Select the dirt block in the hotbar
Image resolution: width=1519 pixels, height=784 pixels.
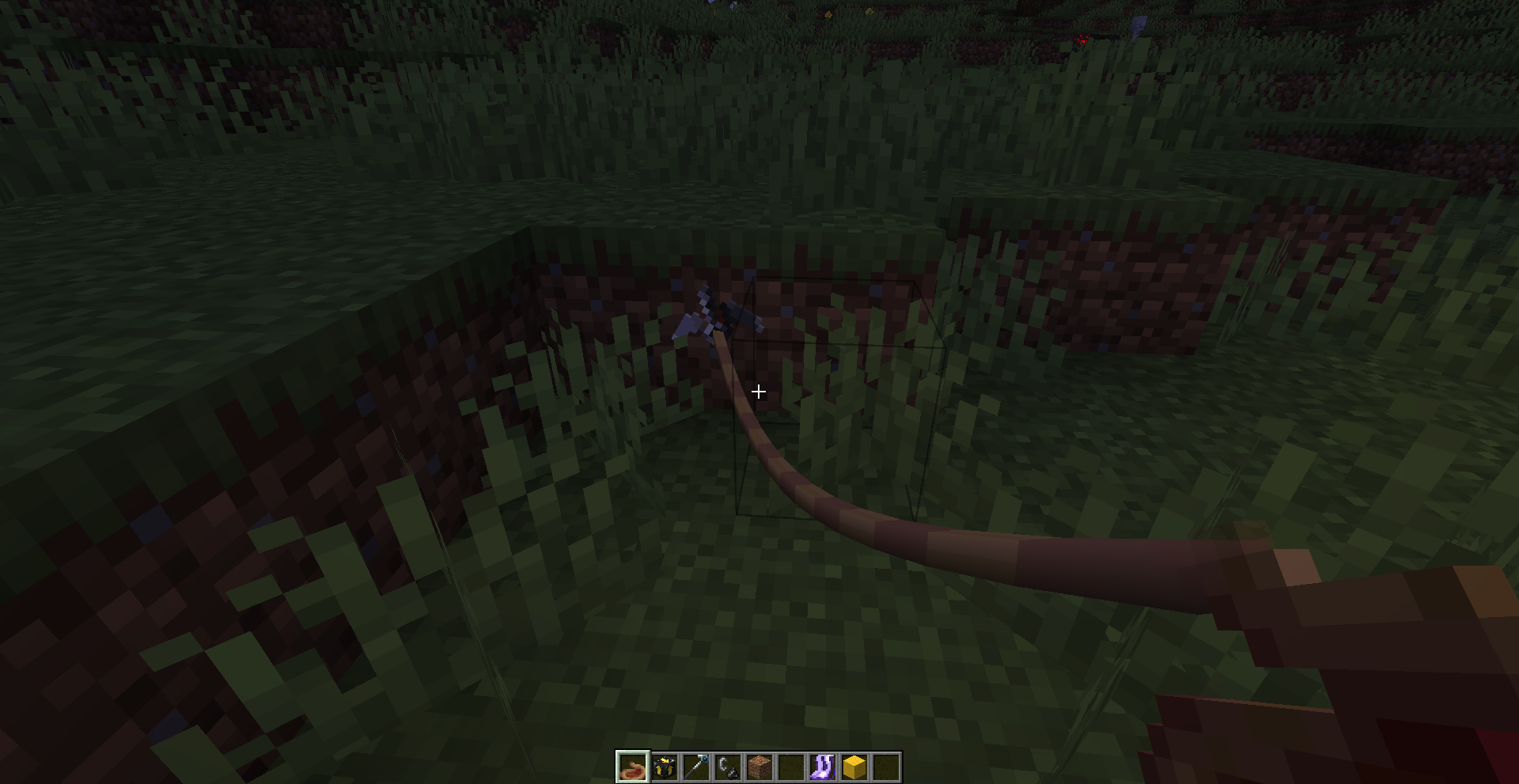point(760,767)
